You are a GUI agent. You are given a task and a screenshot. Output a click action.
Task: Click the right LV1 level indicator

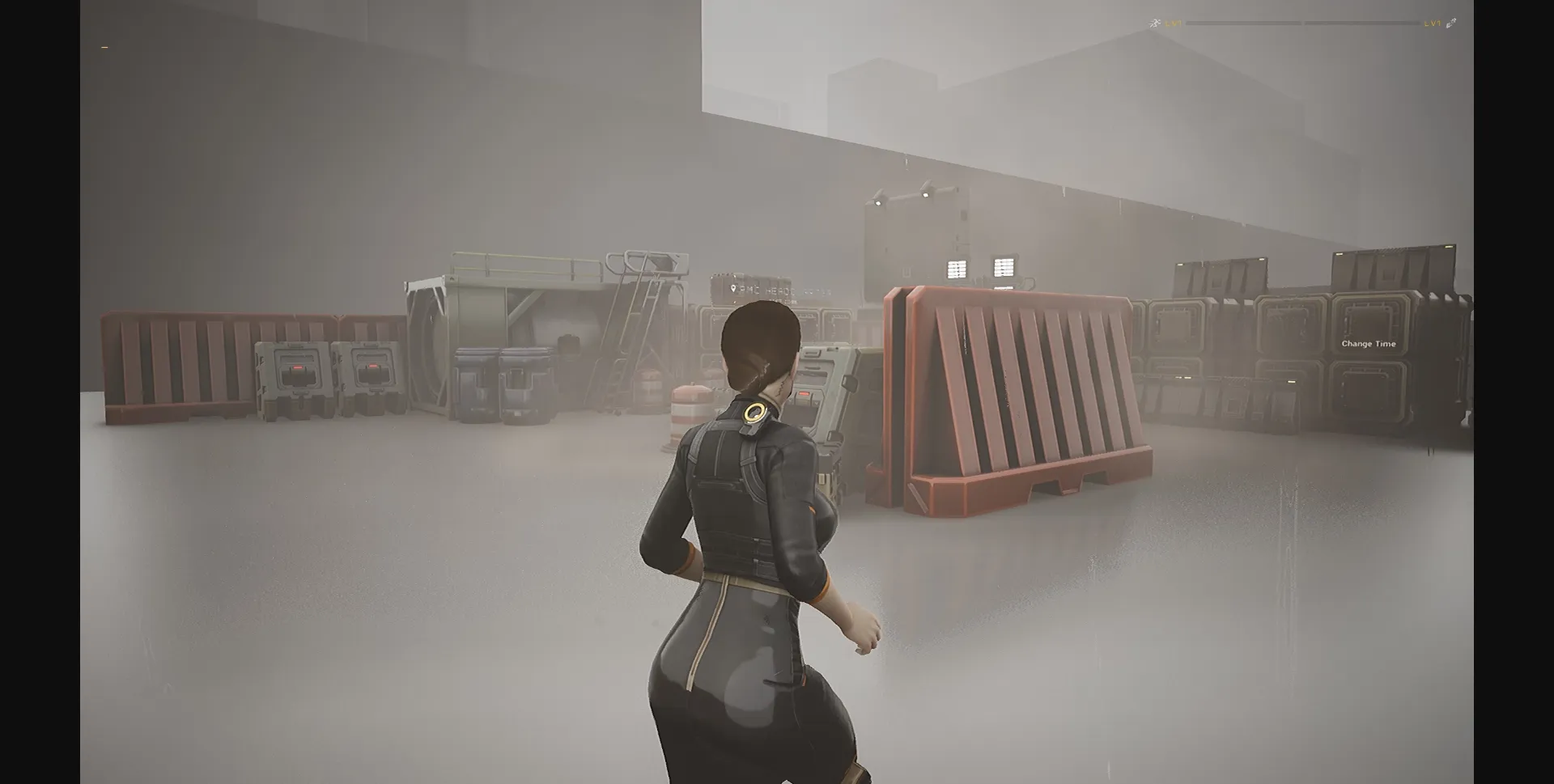click(1432, 23)
